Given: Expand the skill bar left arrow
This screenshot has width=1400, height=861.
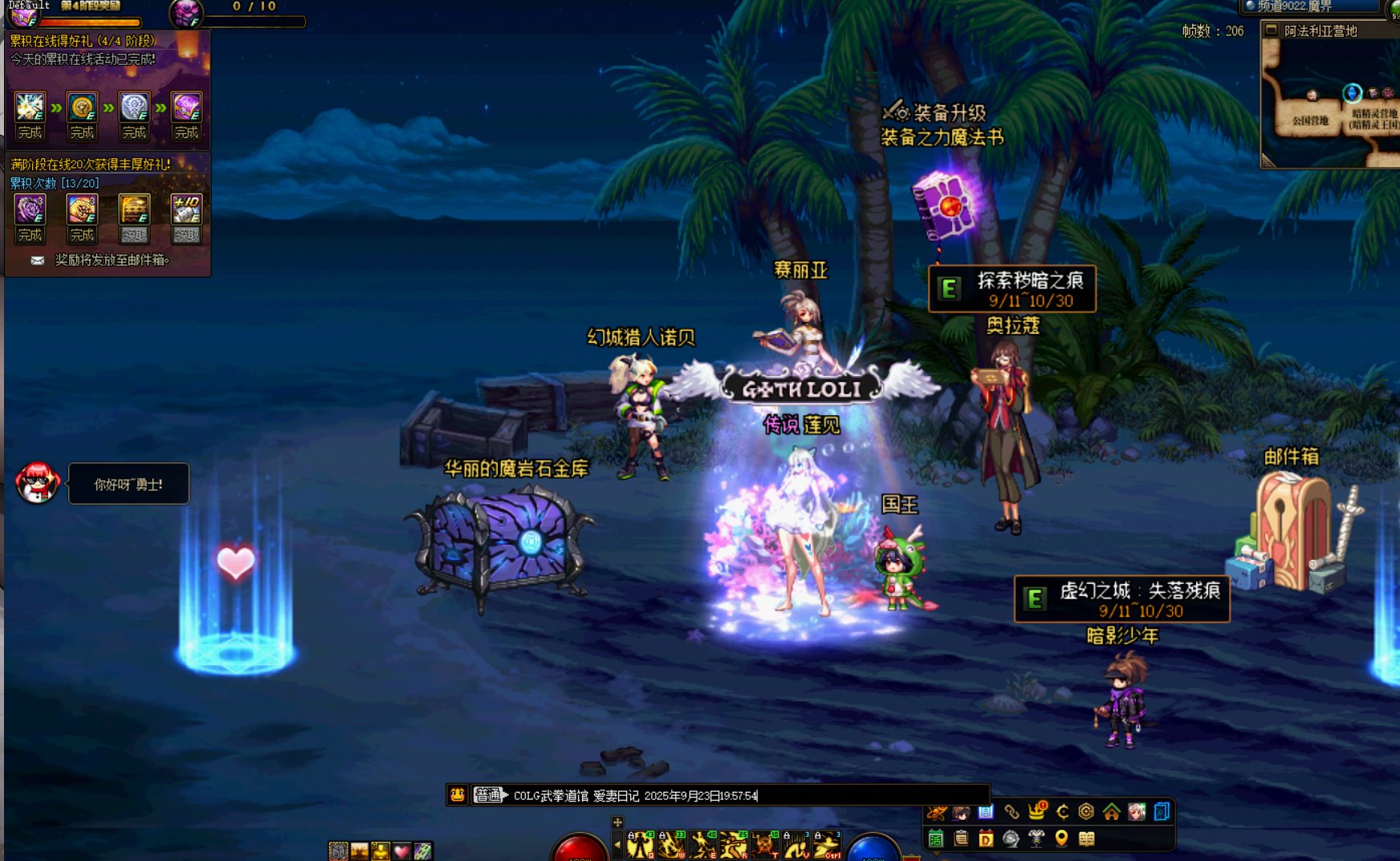Looking at the screenshot, I should pos(617,844).
